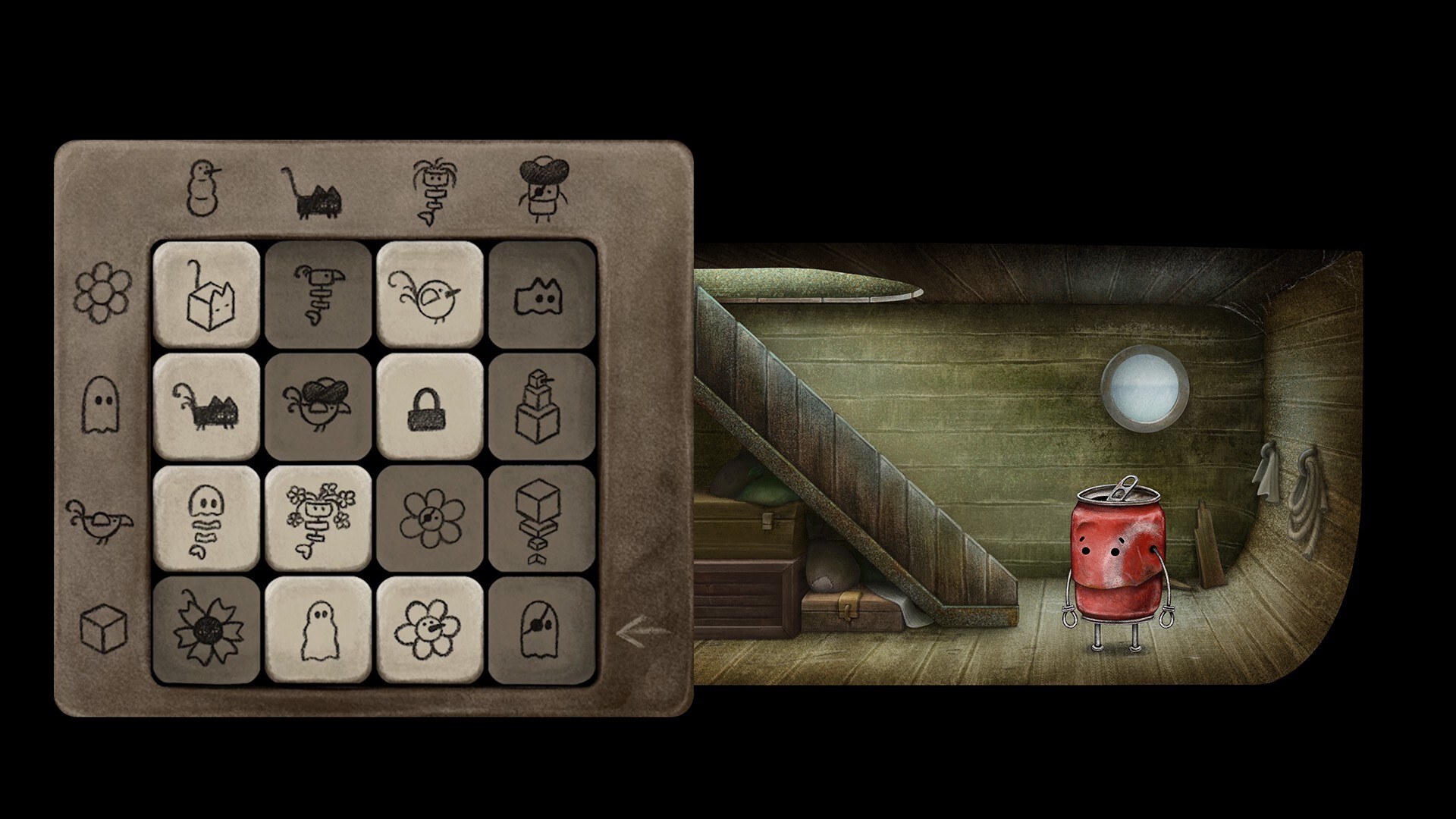Select the padlock tile
The width and height of the screenshot is (1456, 819).
pos(430,407)
